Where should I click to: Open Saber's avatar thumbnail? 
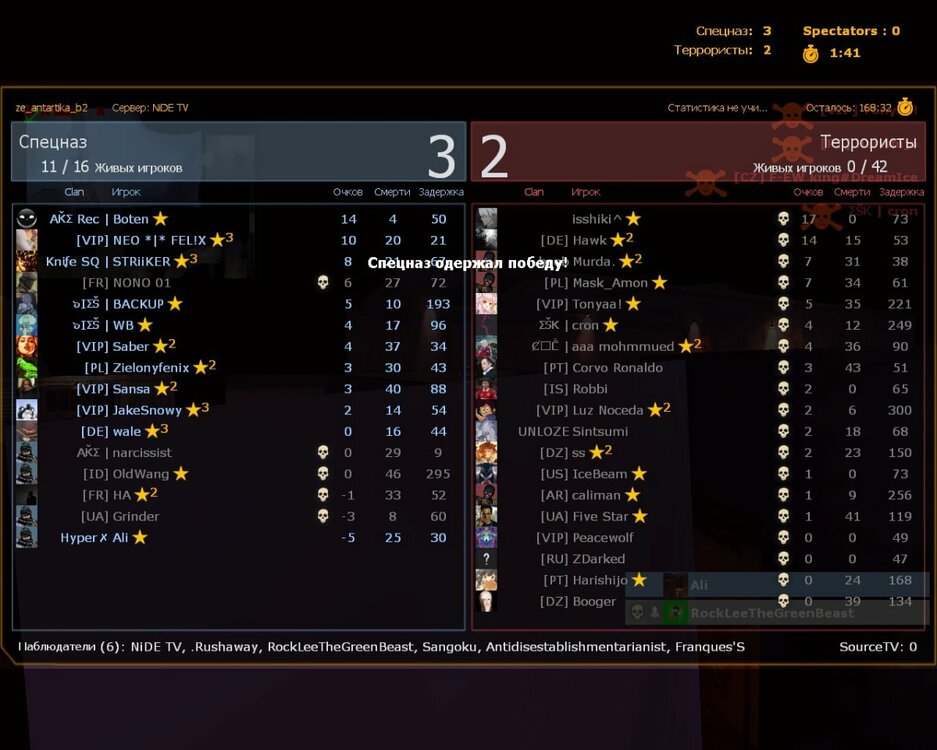(27, 347)
